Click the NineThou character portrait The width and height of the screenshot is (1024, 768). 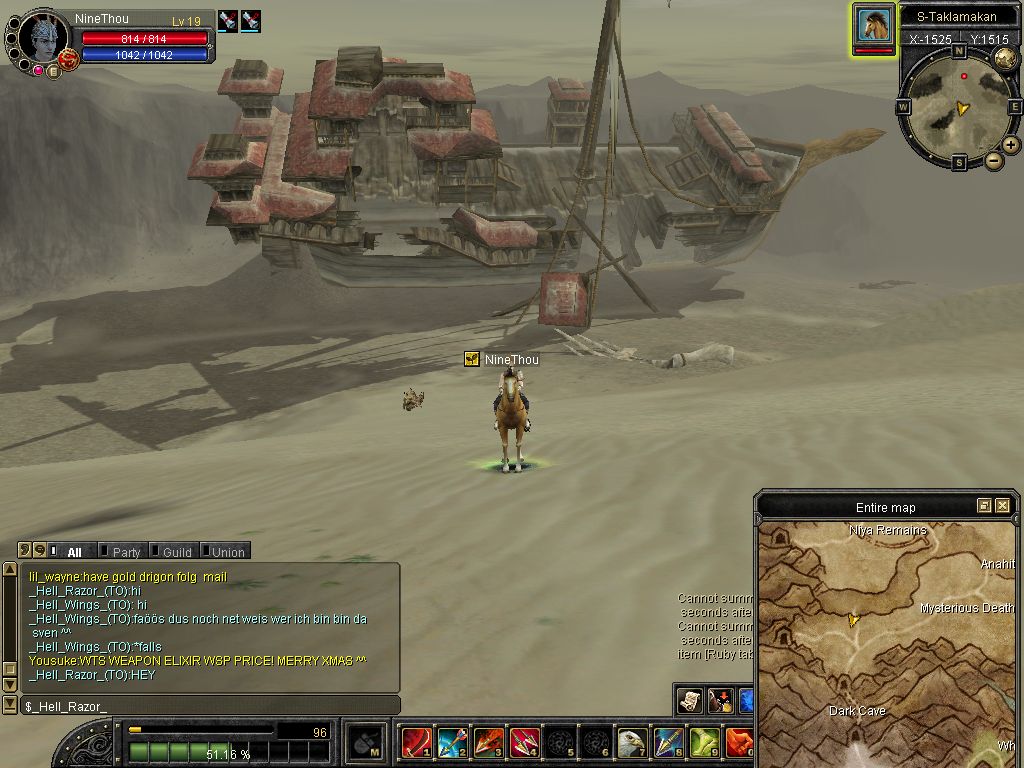pyautogui.click(x=44, y=38)
